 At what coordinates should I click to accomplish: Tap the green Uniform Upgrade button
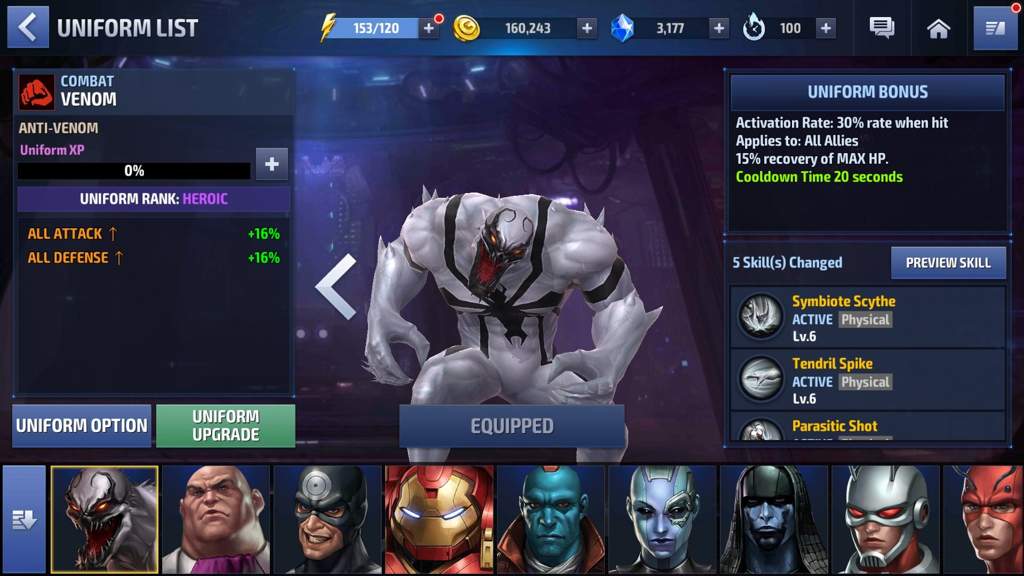226,426
